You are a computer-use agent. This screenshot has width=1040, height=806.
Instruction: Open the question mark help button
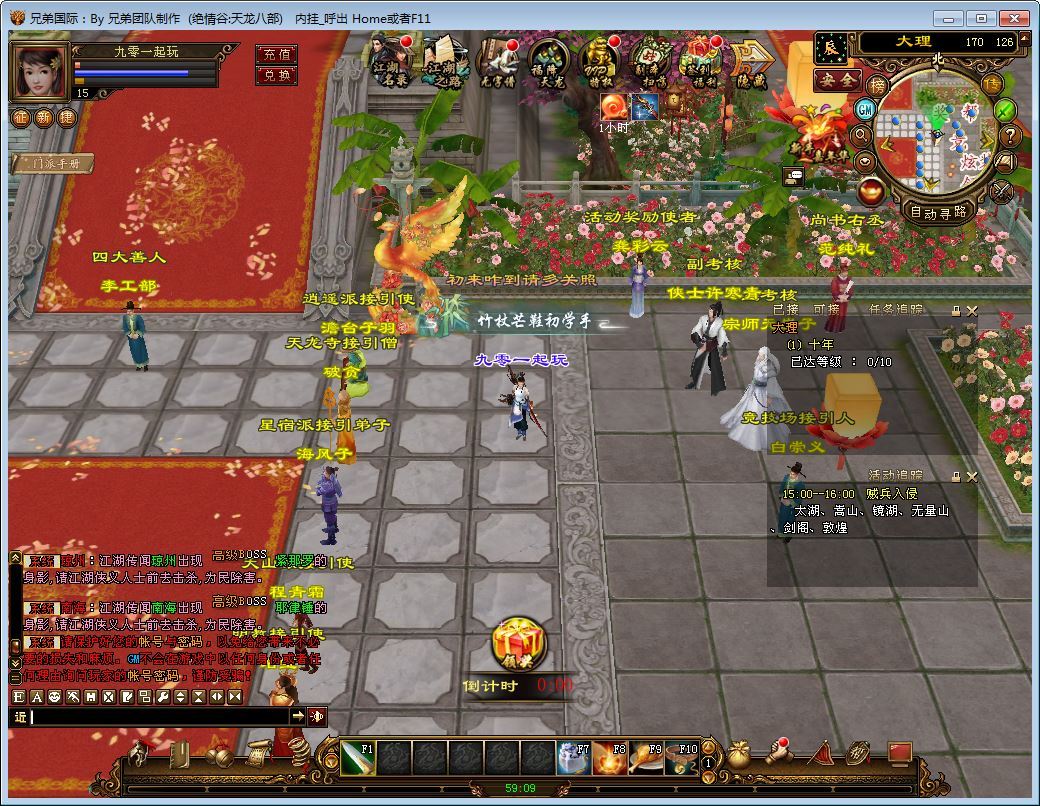[1010, 135]
